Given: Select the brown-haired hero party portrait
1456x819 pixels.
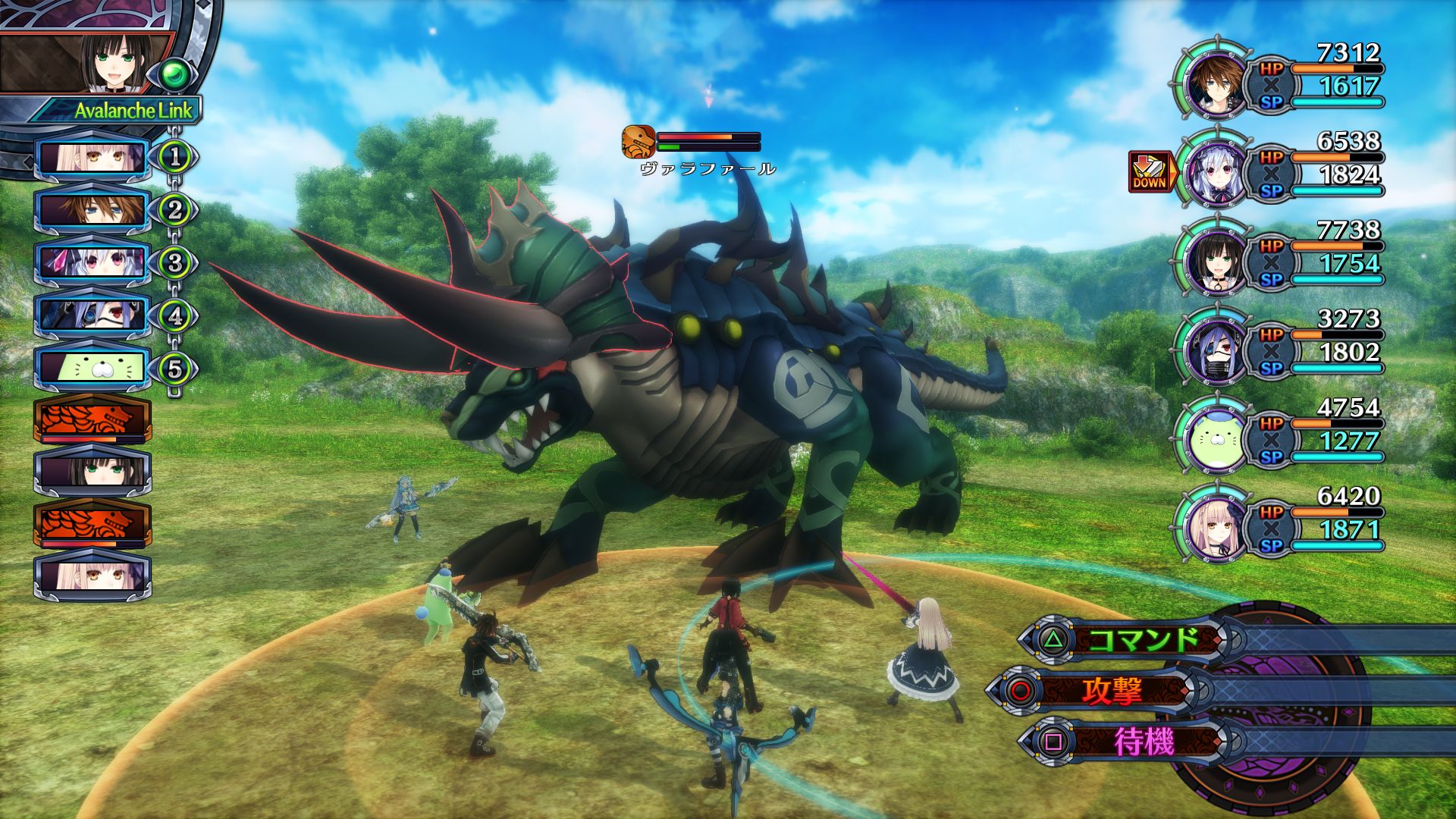Looking at the screenshot, I should coord(1215,84).
